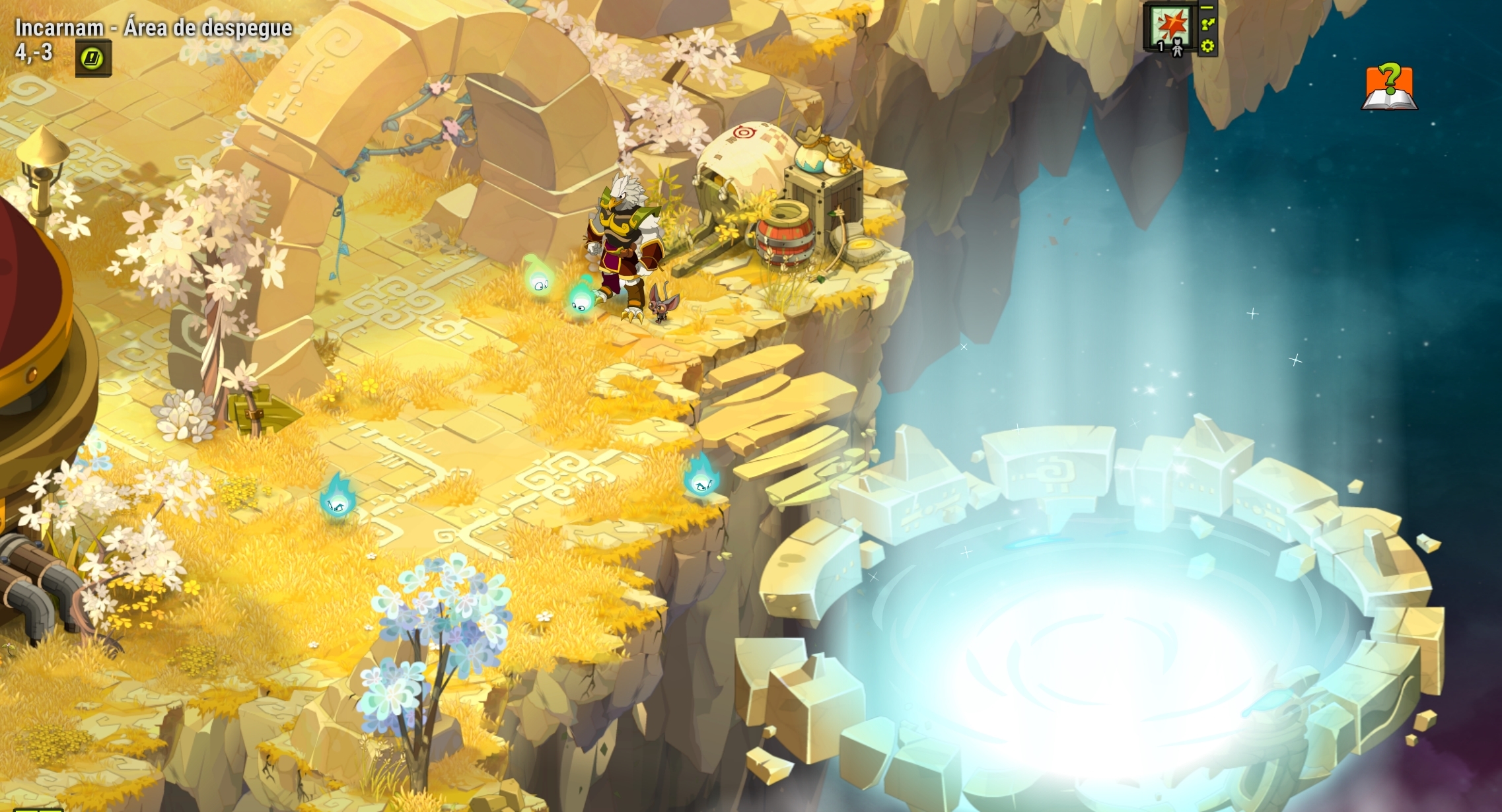Open the orange question-mark tutorial book

1390,88
